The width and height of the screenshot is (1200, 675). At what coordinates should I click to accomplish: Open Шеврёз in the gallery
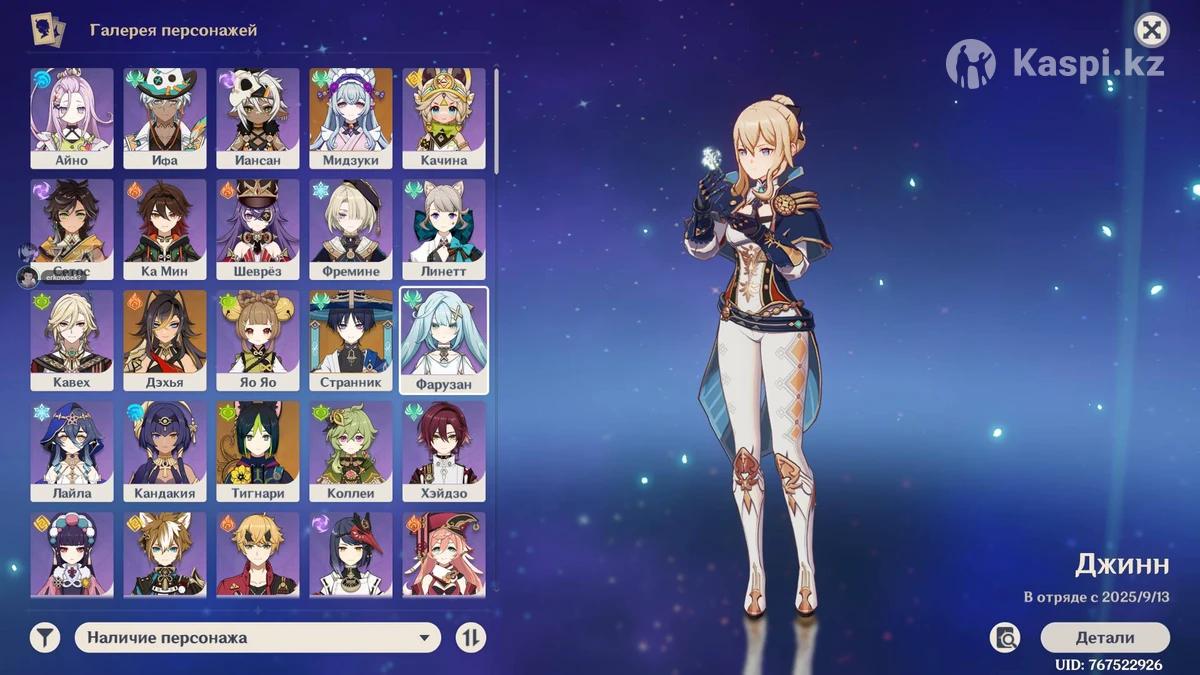[258, 229]
